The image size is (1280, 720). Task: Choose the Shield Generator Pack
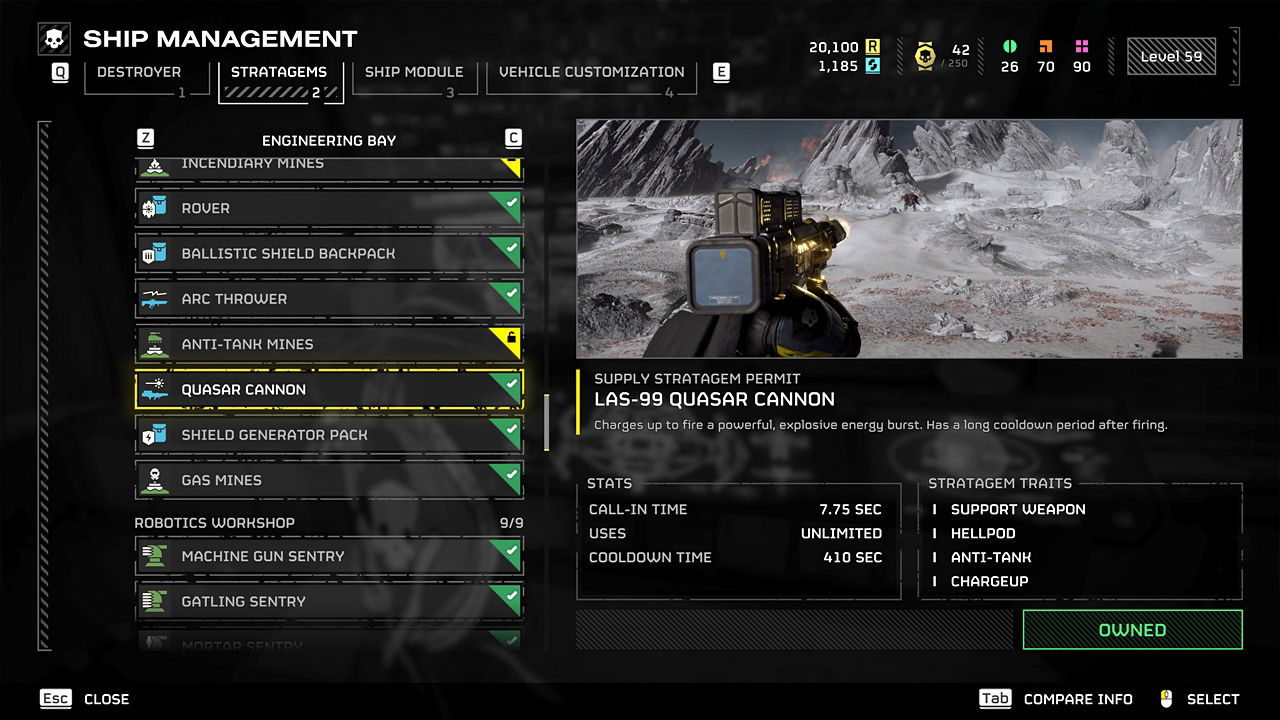tap(329, 435)
